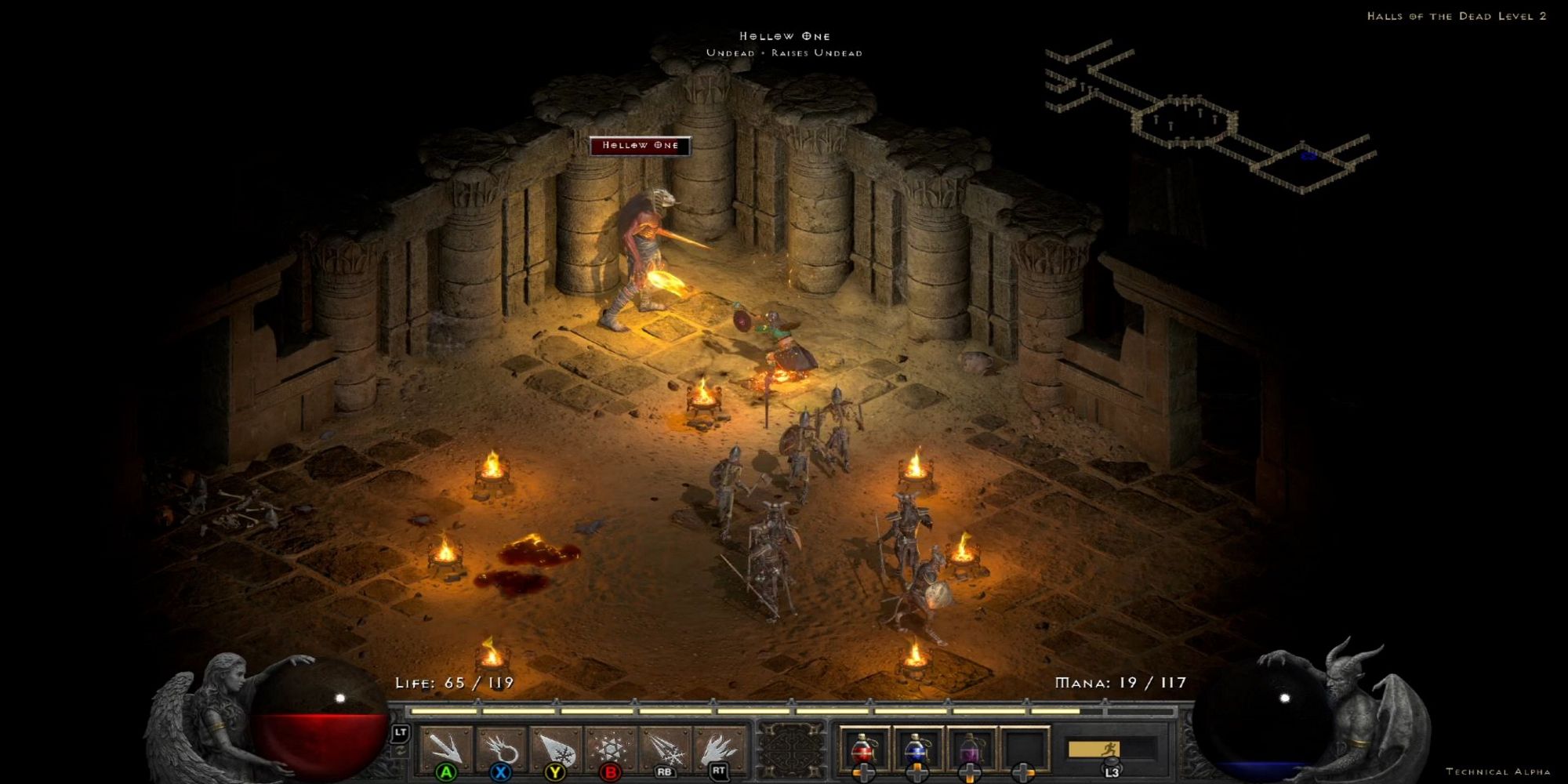This screenshot has height=784, width=1568.
Task: Click the Hollow One boss nameplate
Action: pyautogui.click(x=642, y=145)
